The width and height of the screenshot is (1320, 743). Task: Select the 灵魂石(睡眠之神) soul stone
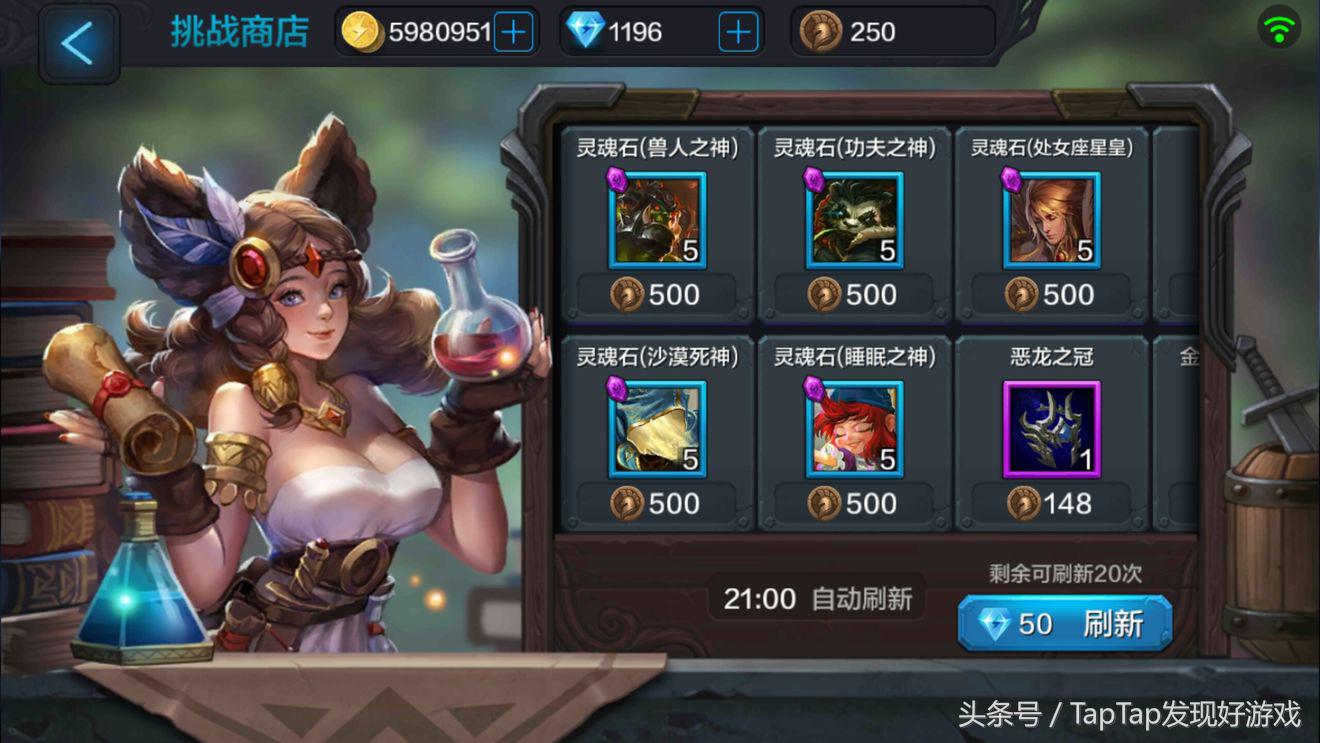[x=852, y=427]
